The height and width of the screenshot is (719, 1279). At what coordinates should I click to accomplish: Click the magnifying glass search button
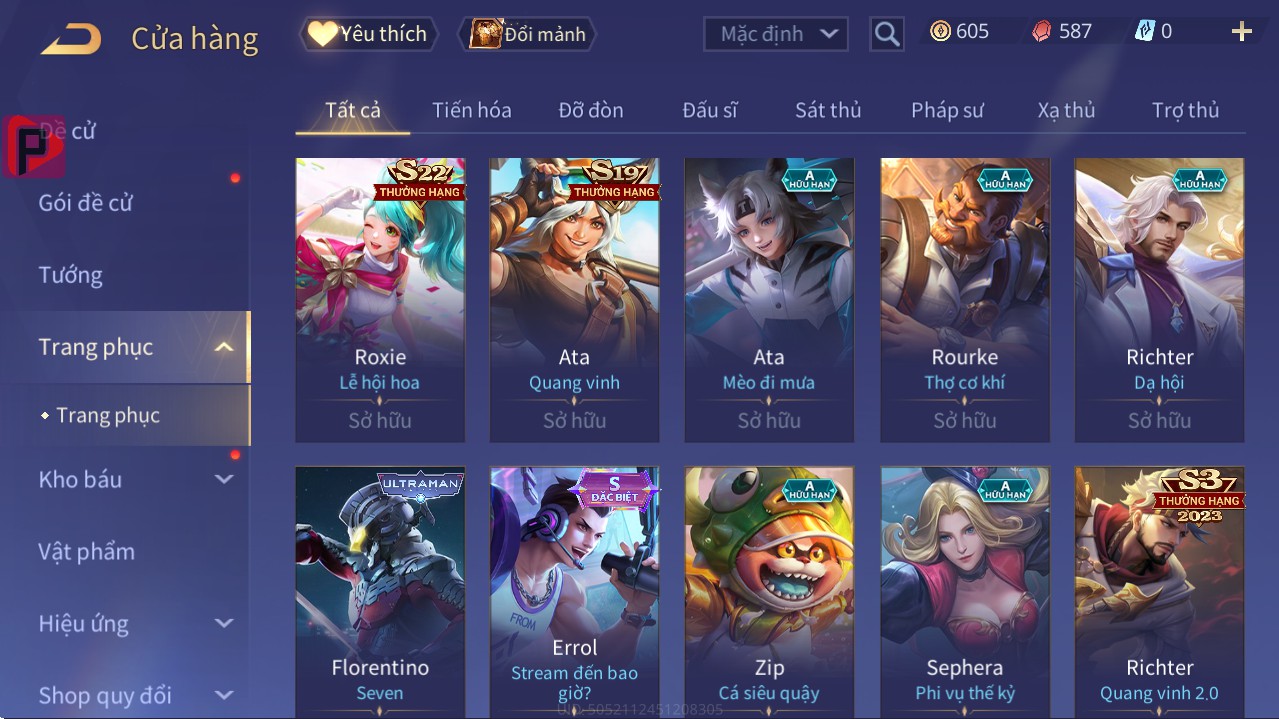pyautogui.click(x=886, y=34)
